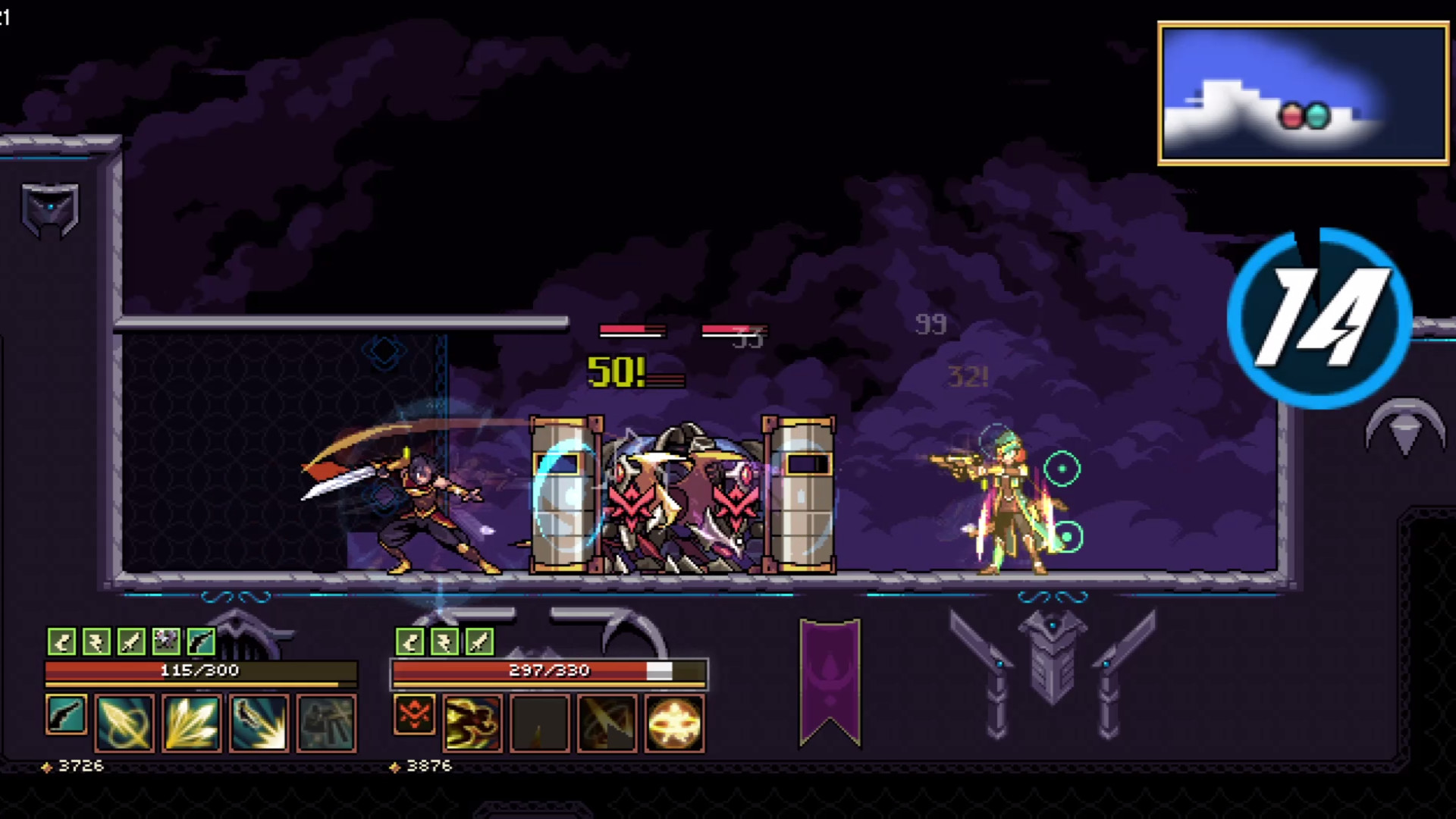Open the greyed-out ultimate ability slot
Screen dimensions: 1456x819
325,720
